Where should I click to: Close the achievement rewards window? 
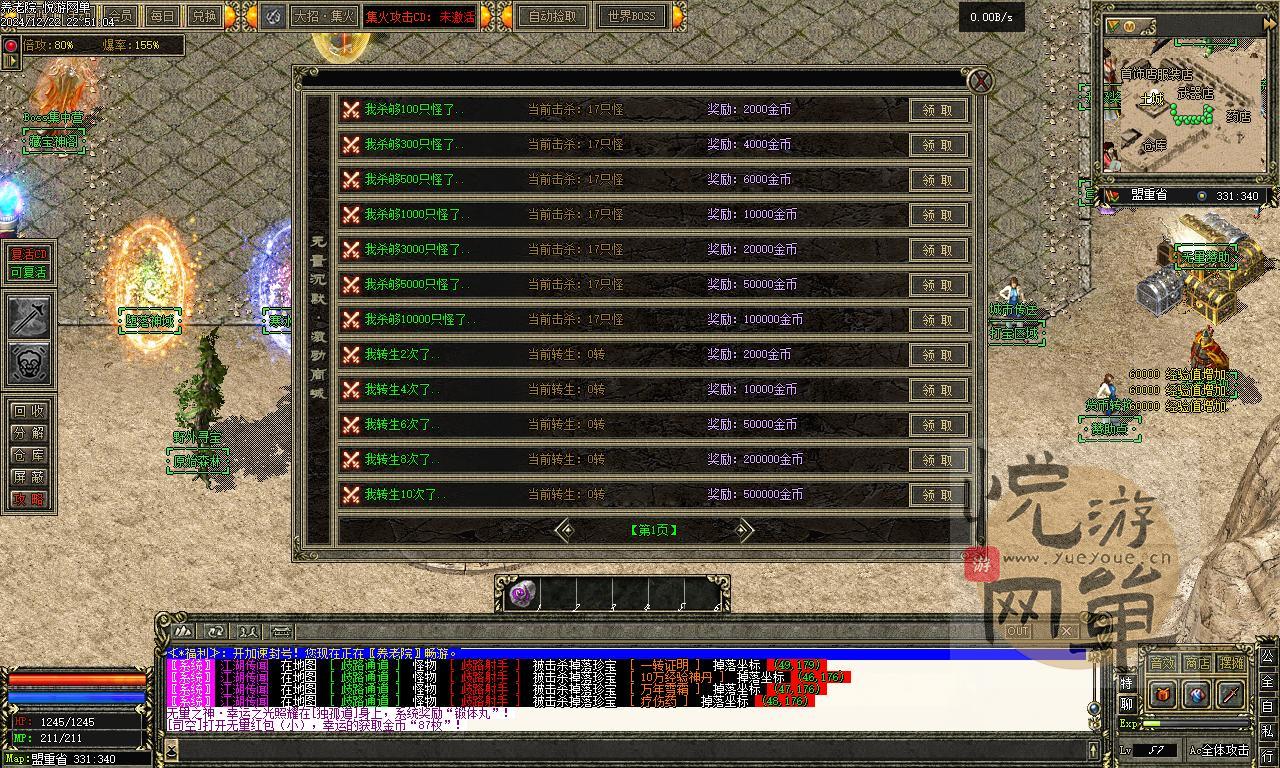[981, 81]
